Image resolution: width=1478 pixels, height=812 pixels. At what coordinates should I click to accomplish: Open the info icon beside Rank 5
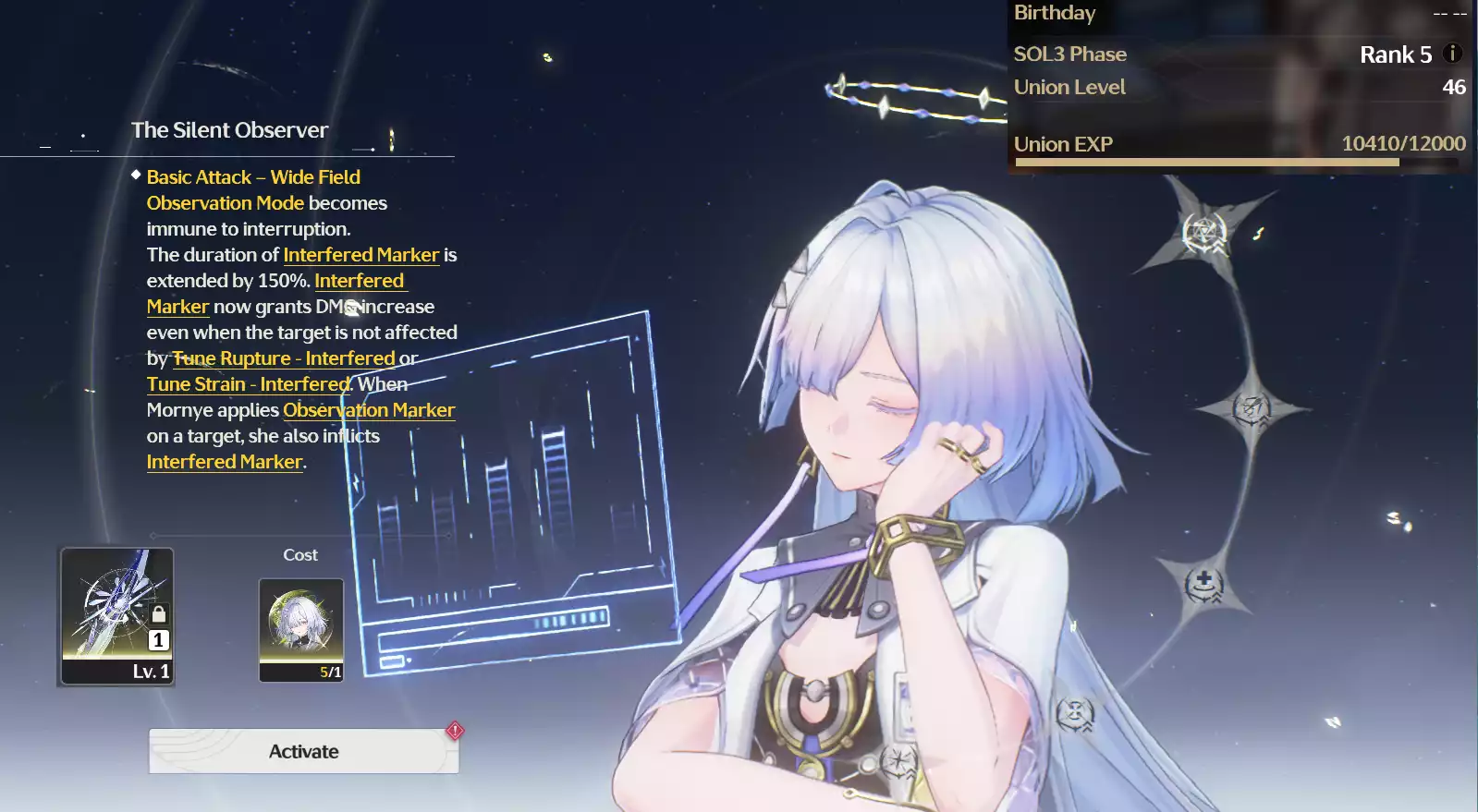(x=1452, y=54)
